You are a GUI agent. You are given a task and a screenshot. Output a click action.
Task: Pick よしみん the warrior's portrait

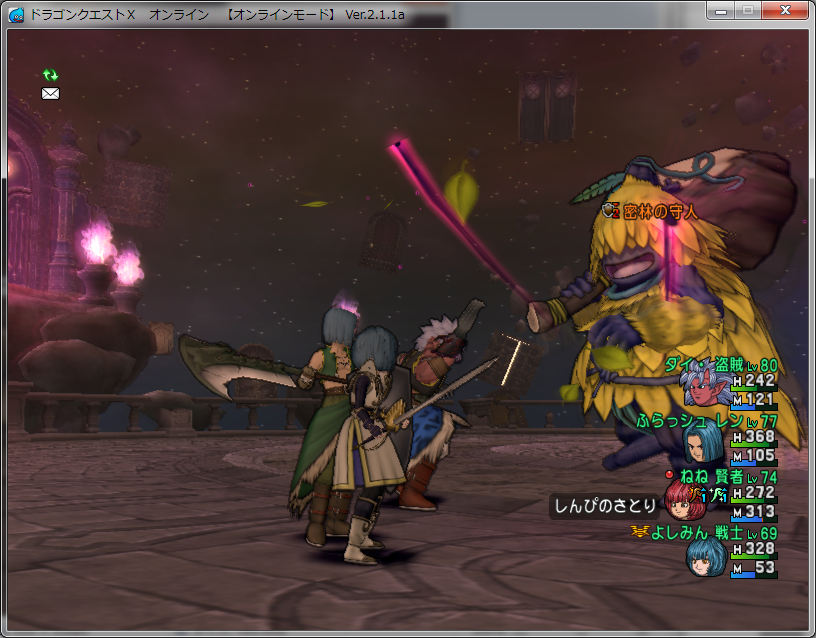706,558
